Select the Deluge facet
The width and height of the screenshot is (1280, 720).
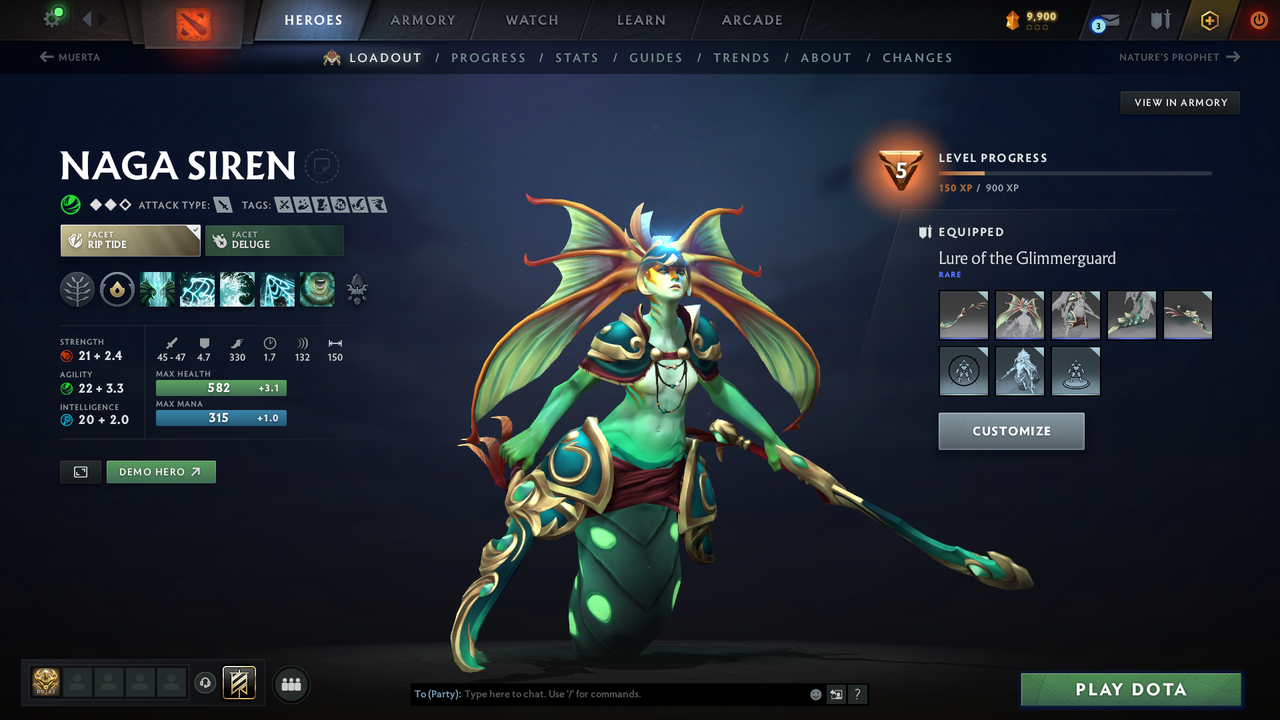pos(274,240)
